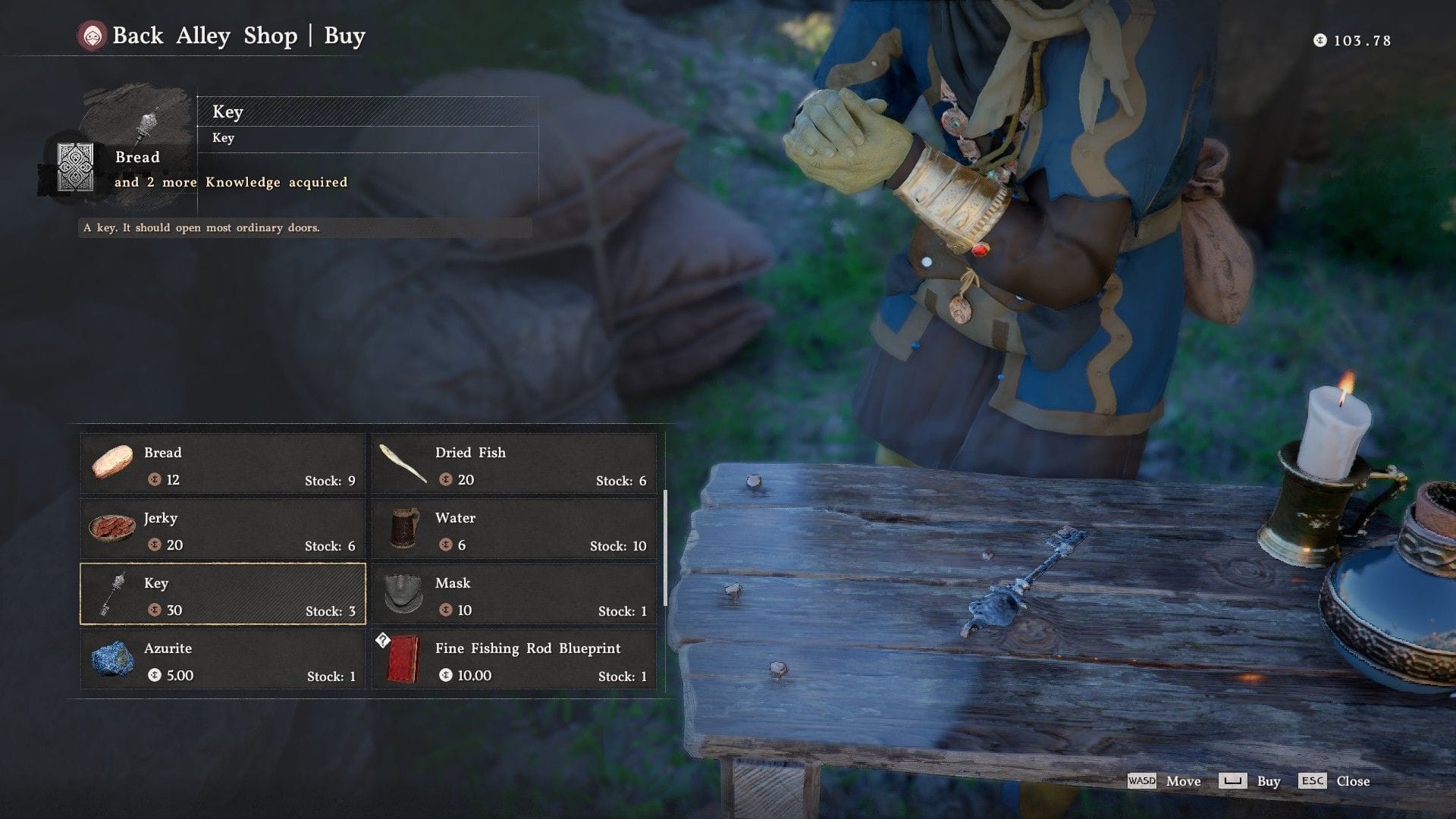Pick the Water mug item
Image resolution: width=1456 pixels, height=819 pixels.
coord(514,529)
